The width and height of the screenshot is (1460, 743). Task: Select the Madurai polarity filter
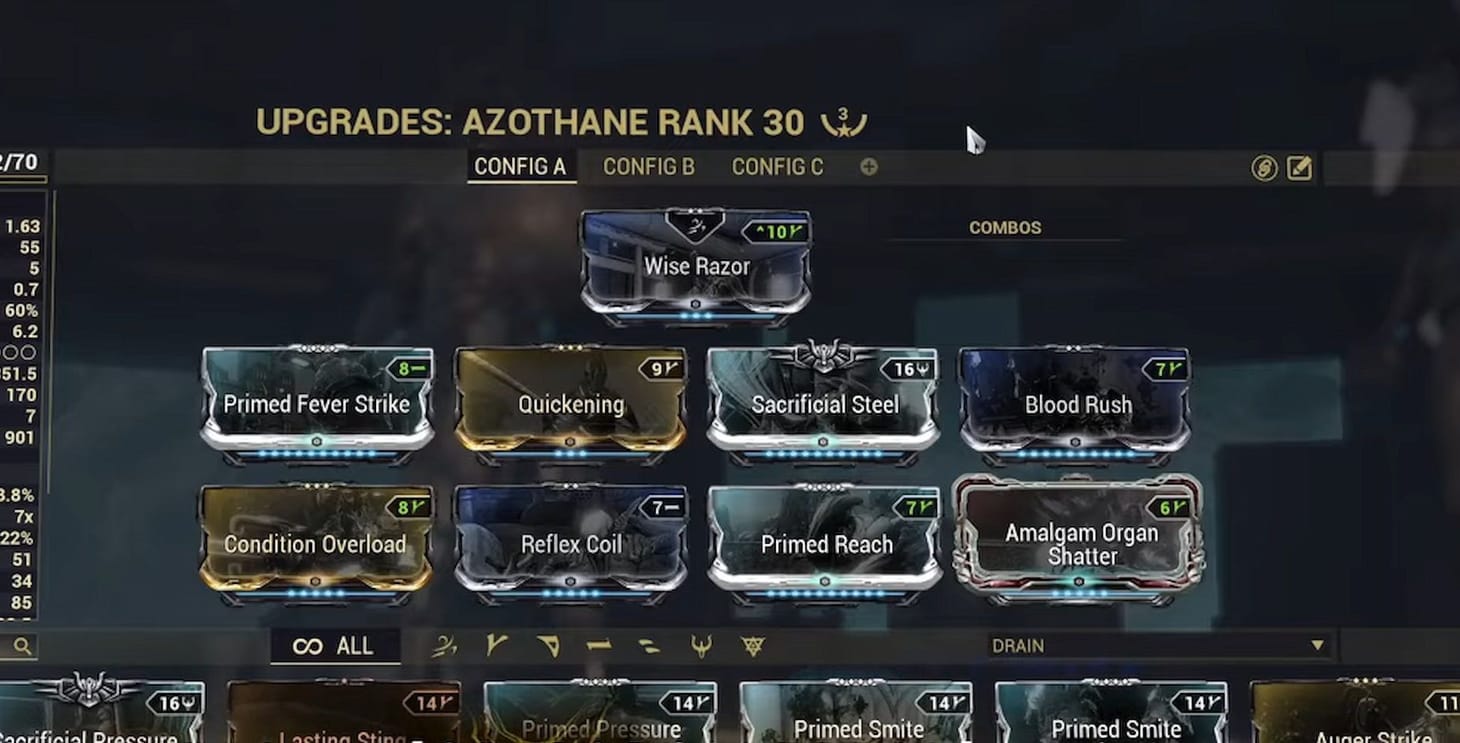point(496,645)
